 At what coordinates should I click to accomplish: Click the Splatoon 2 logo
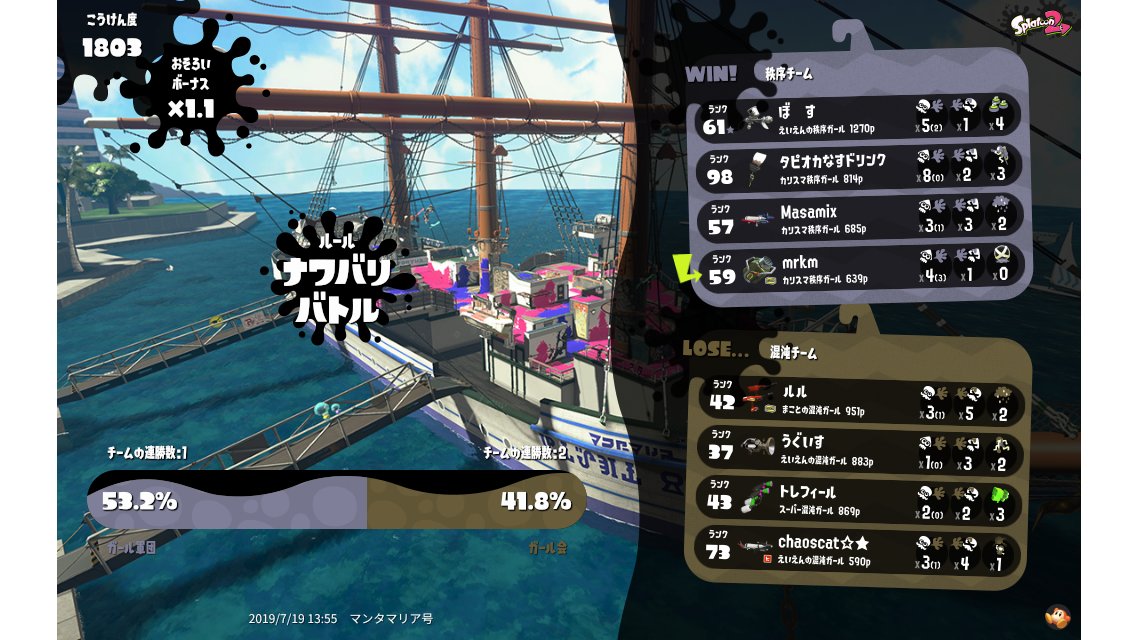pyautogui.click(x=1041, y=24)
